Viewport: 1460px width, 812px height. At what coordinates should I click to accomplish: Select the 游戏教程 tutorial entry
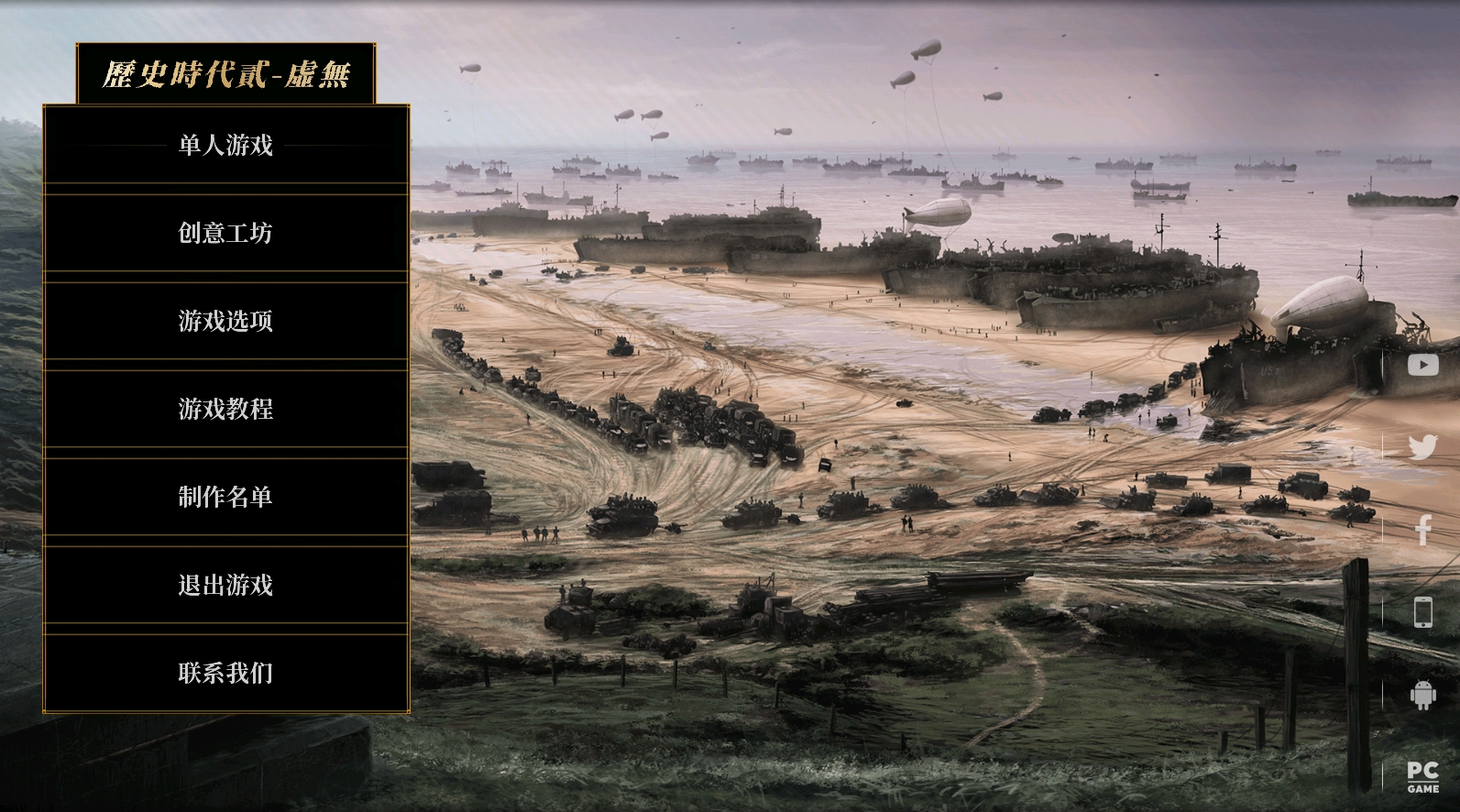point(225,409)
